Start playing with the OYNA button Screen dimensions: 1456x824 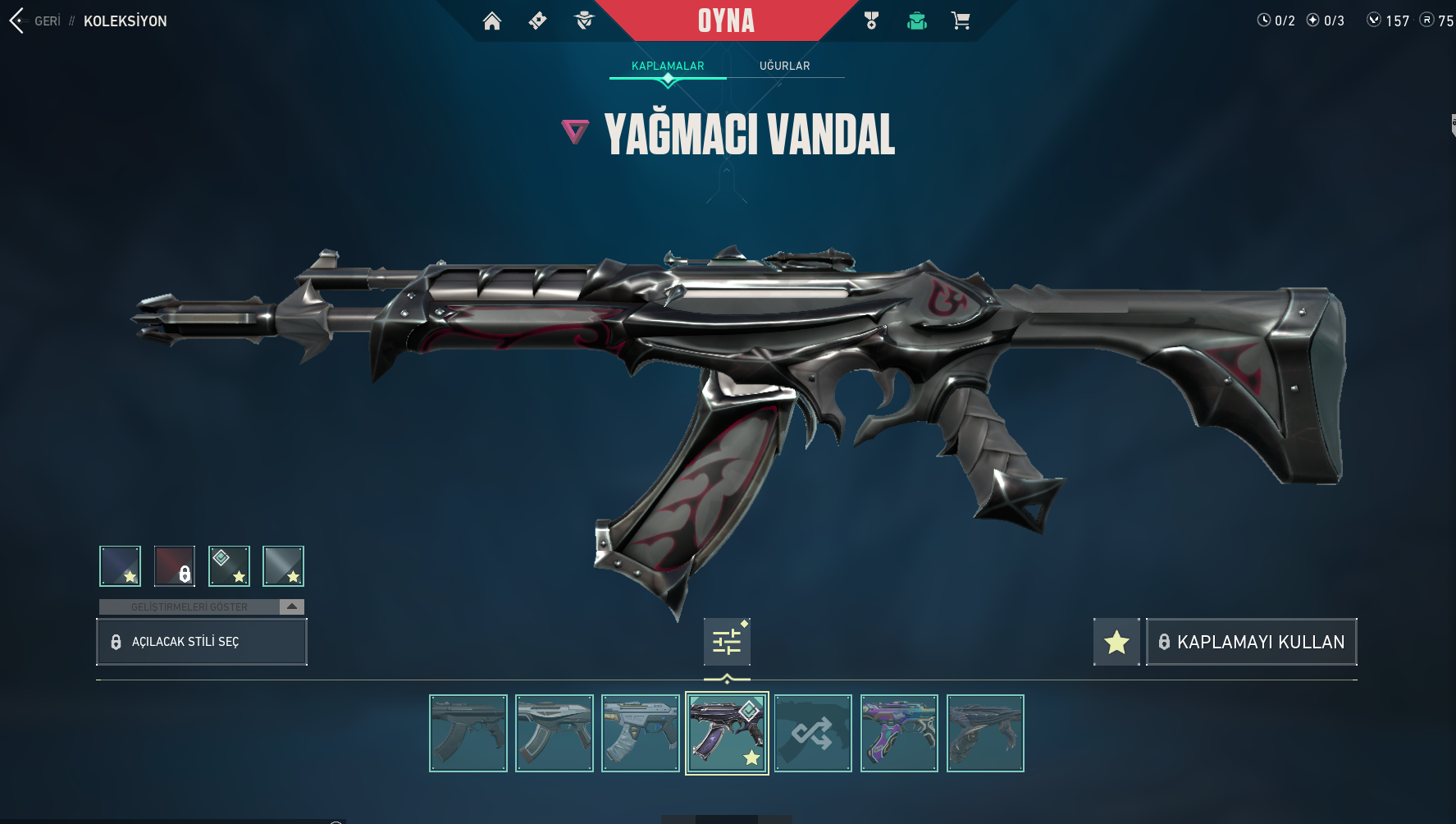tap(726, 21)
